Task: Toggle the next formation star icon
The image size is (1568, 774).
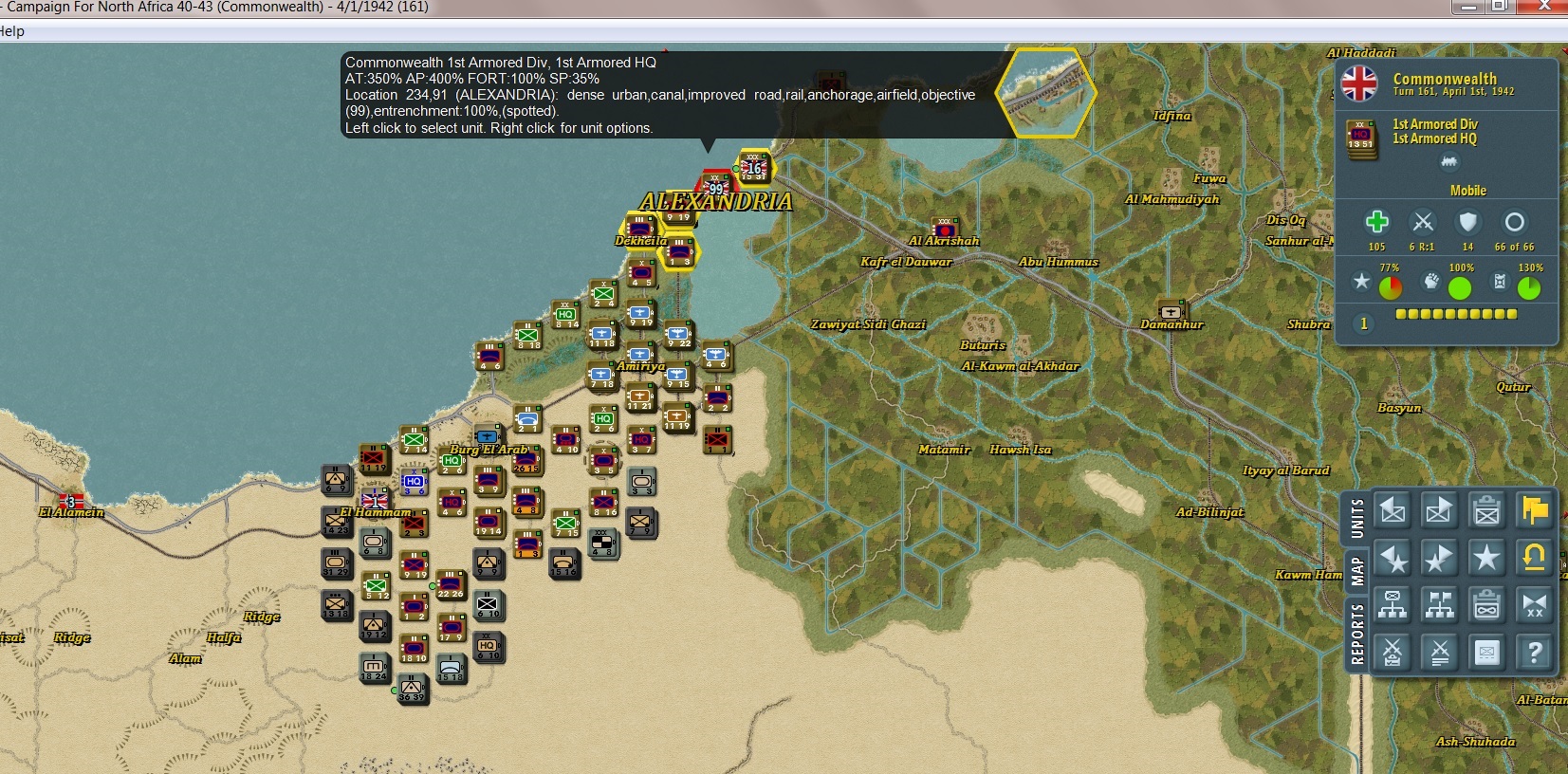Action: (x=1438, y=557)
